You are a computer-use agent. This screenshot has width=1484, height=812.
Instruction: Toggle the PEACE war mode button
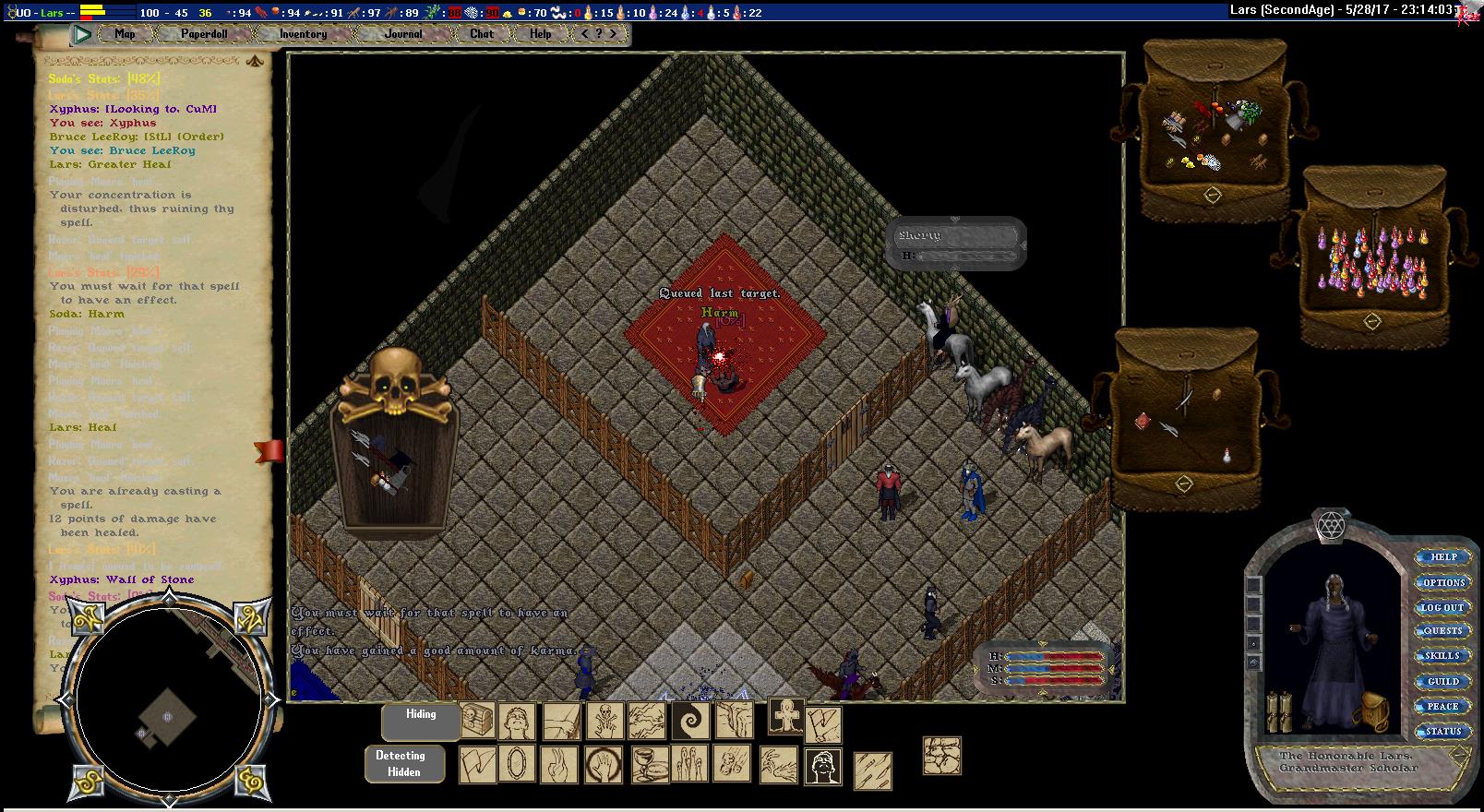click(x=1443, y=707)
